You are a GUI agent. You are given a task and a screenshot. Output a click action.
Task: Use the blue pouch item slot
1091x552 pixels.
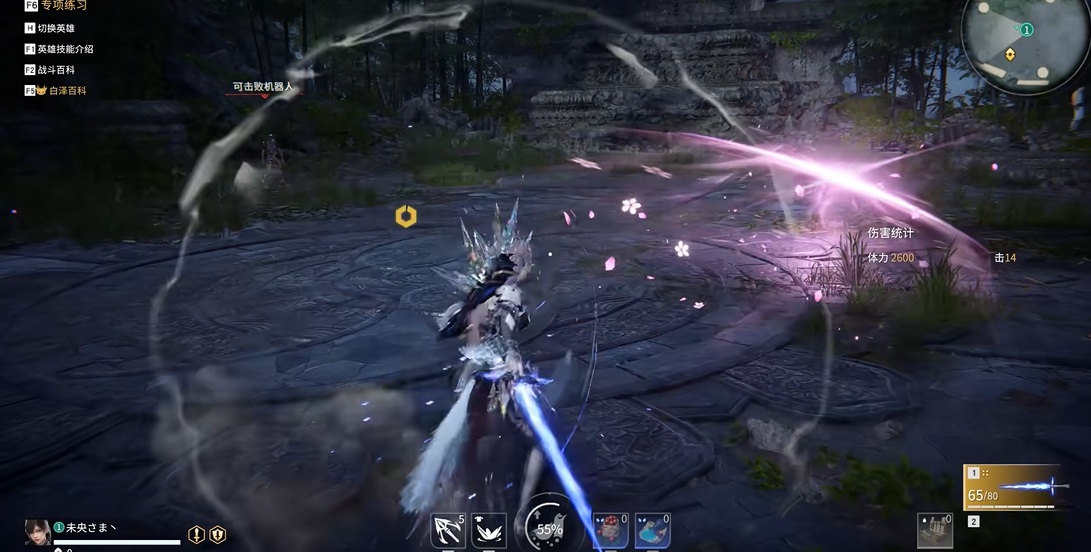tap(652, 530)
